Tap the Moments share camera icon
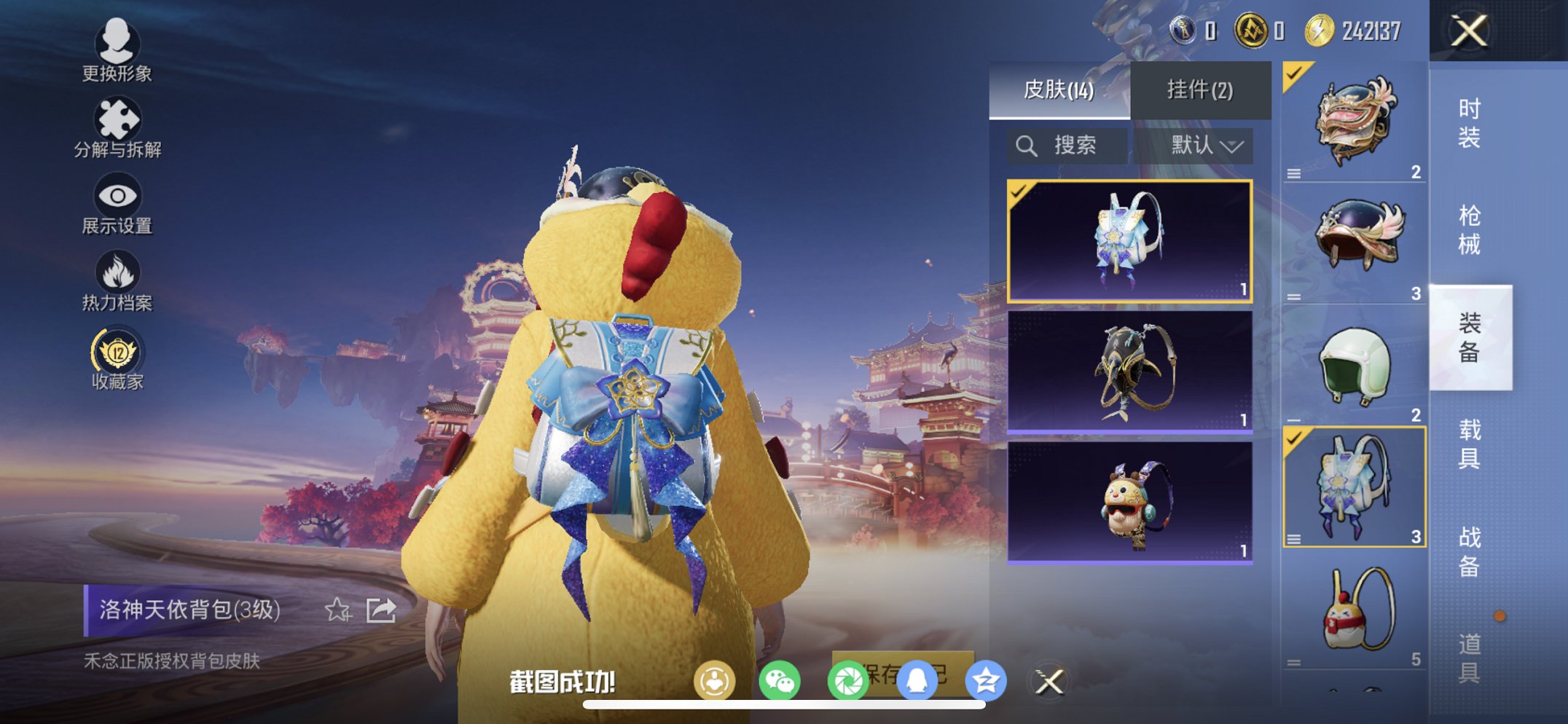The image size is (1568, 724). 847,678
